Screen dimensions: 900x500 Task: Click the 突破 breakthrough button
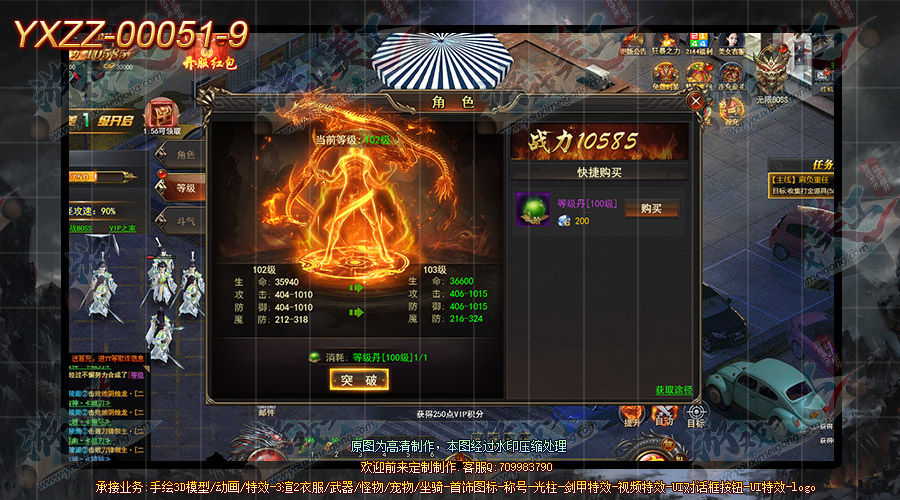click(358, 380)
